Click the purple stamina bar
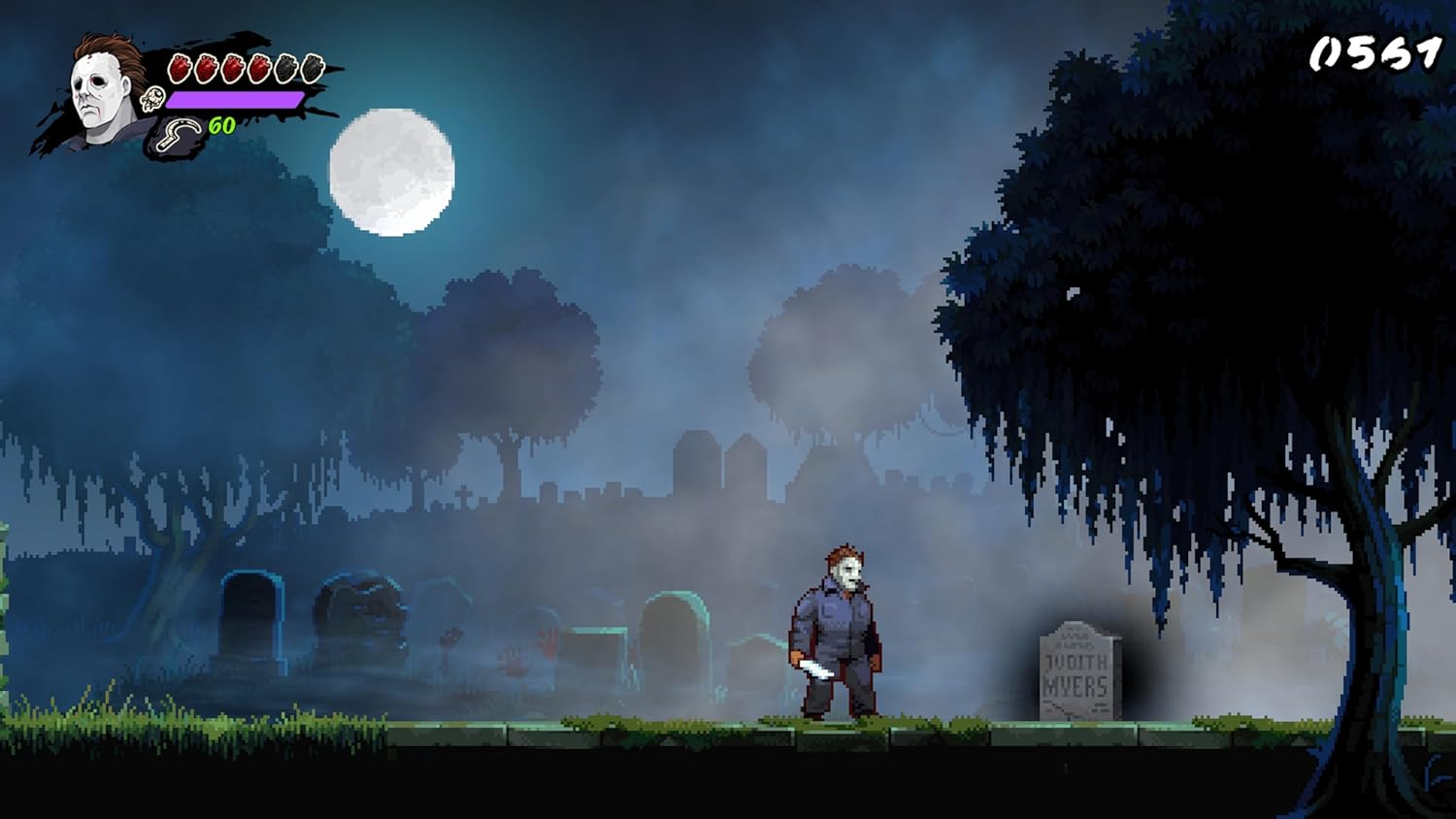This screenshot has height=819, width=1456. click(x=233, y=98)
